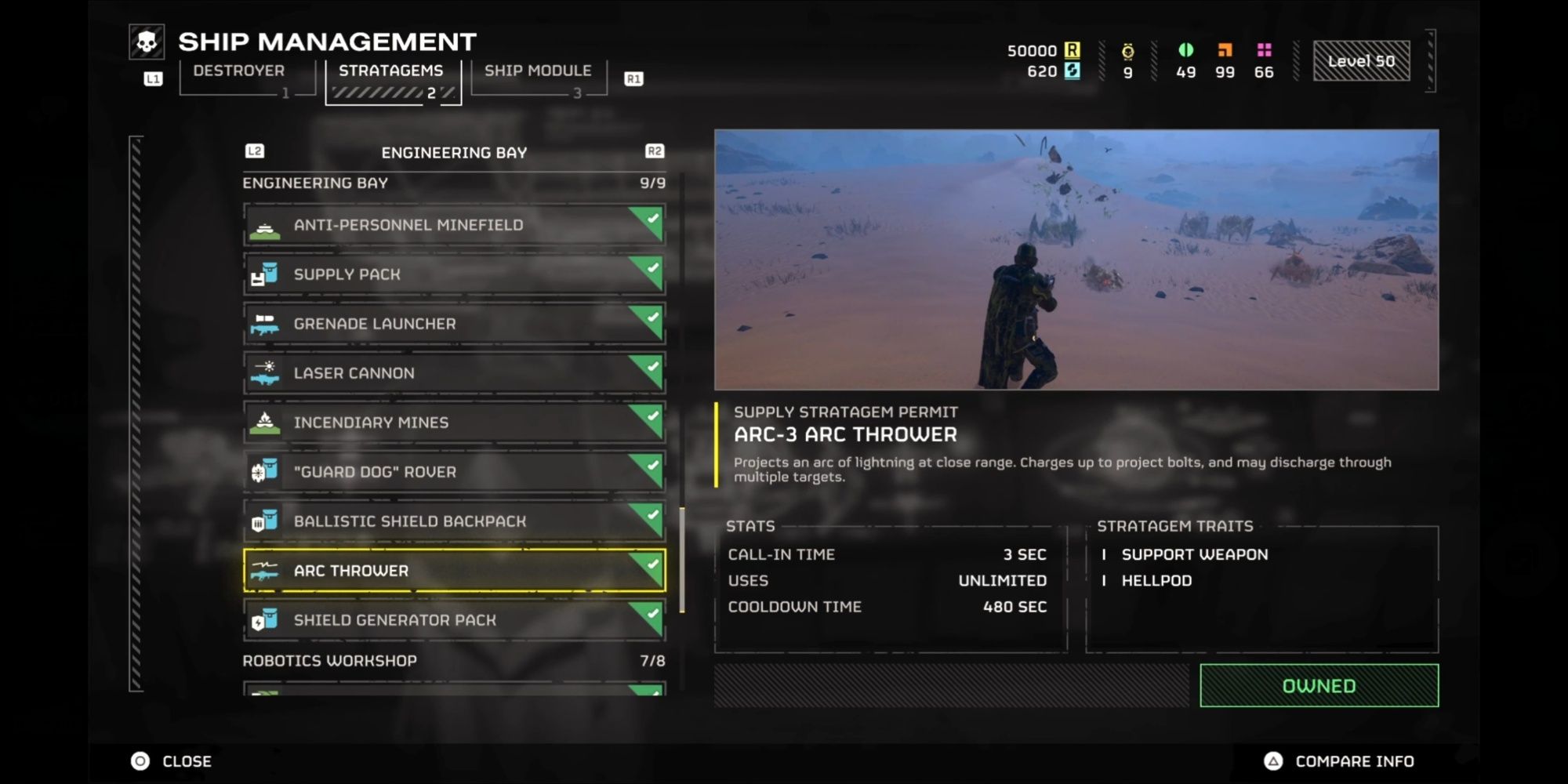
Task: Select the Grenade Launcher stratagem
Action: 454,324
